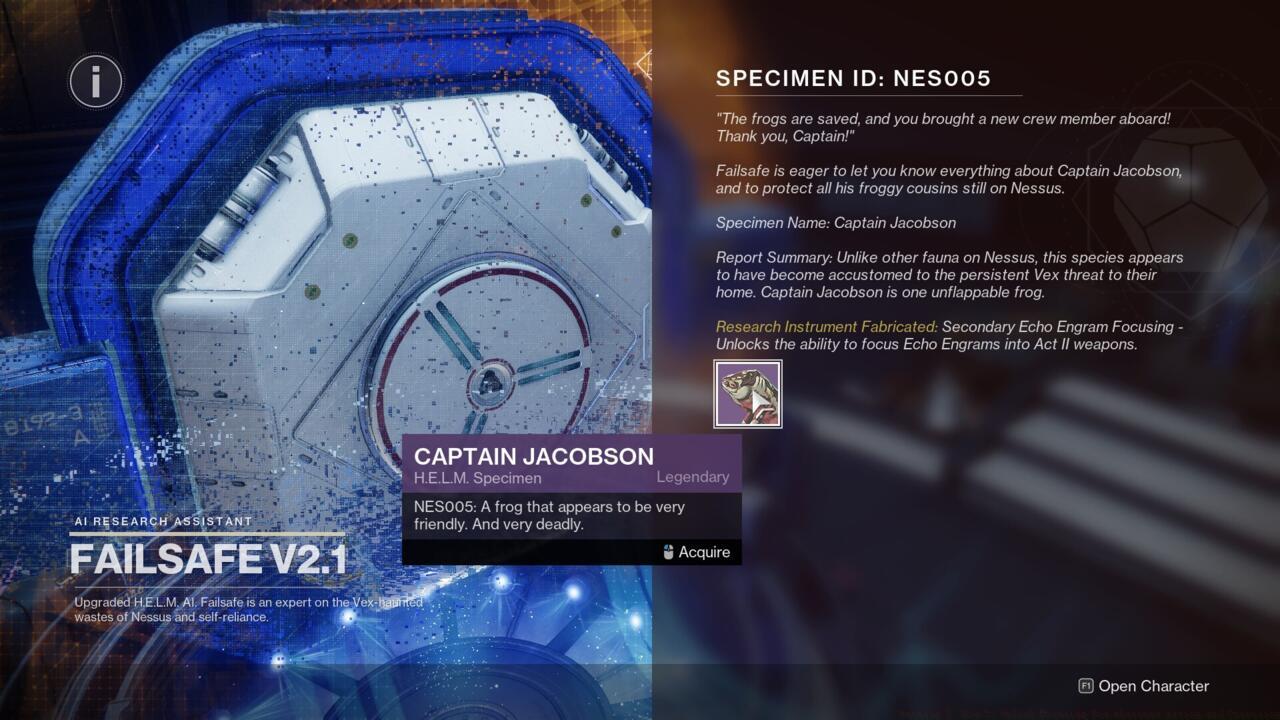This screenshot has width=1280, height=720.
Task: Click the chevron arrow beside the specimen panel
Action: coord(645,62)
